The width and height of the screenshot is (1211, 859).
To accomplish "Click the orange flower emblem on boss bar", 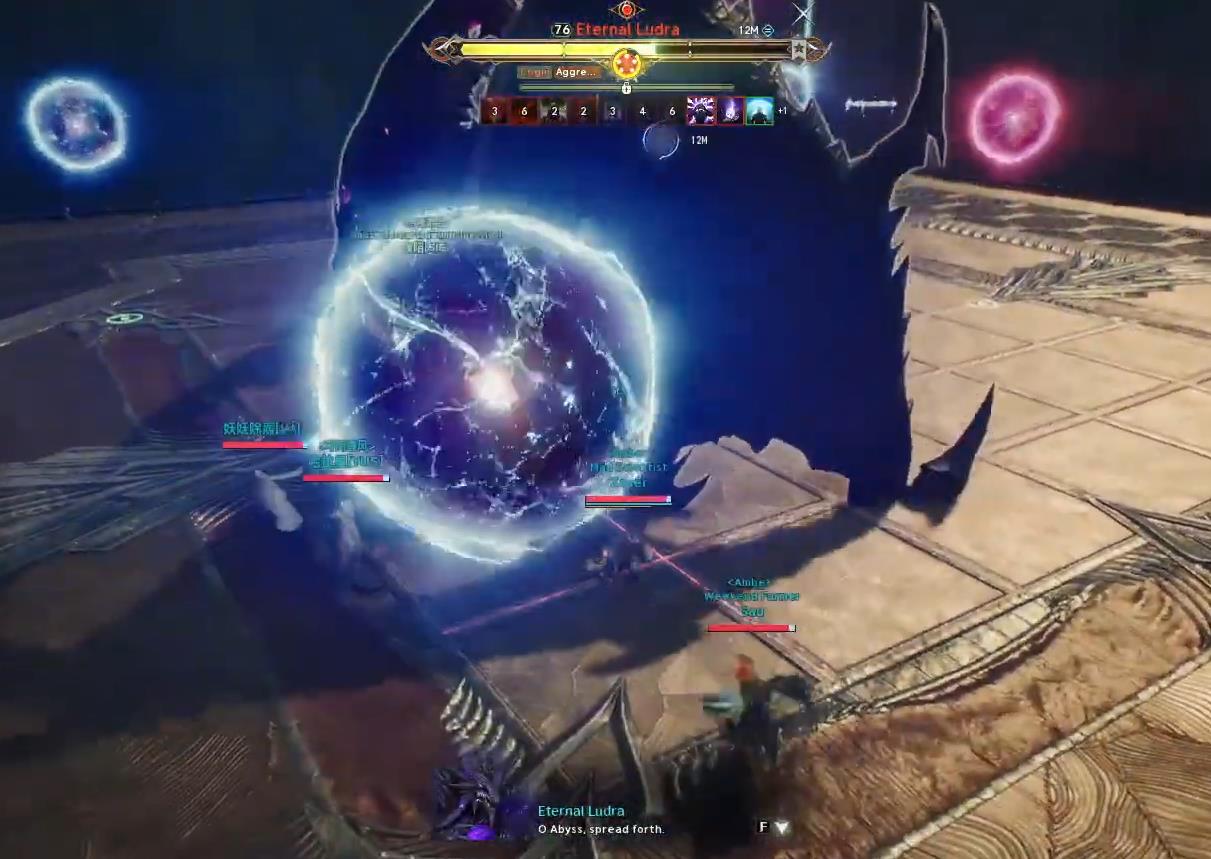I will pos(627,63).
